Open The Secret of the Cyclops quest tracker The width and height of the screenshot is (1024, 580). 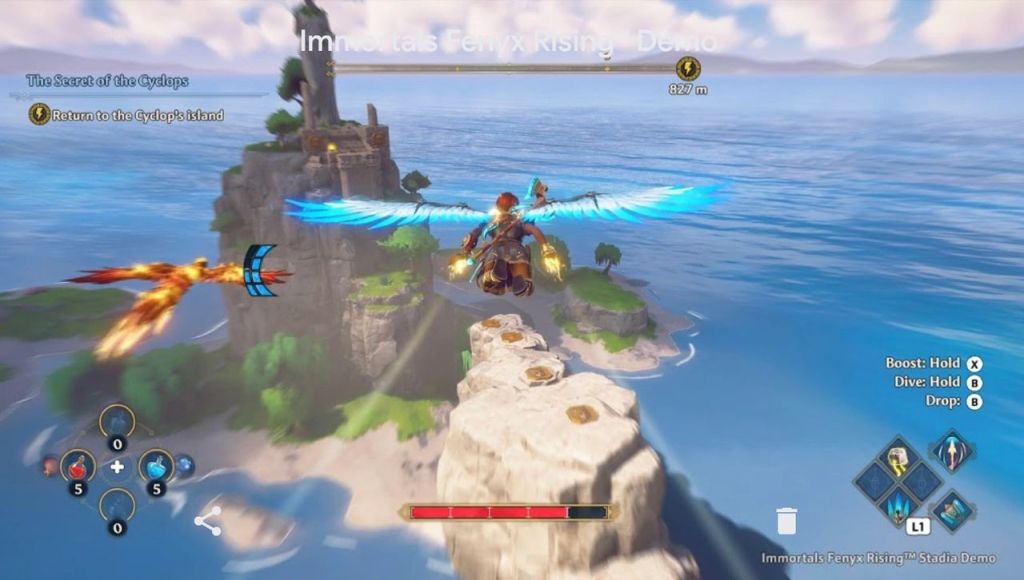coord(107,81)
